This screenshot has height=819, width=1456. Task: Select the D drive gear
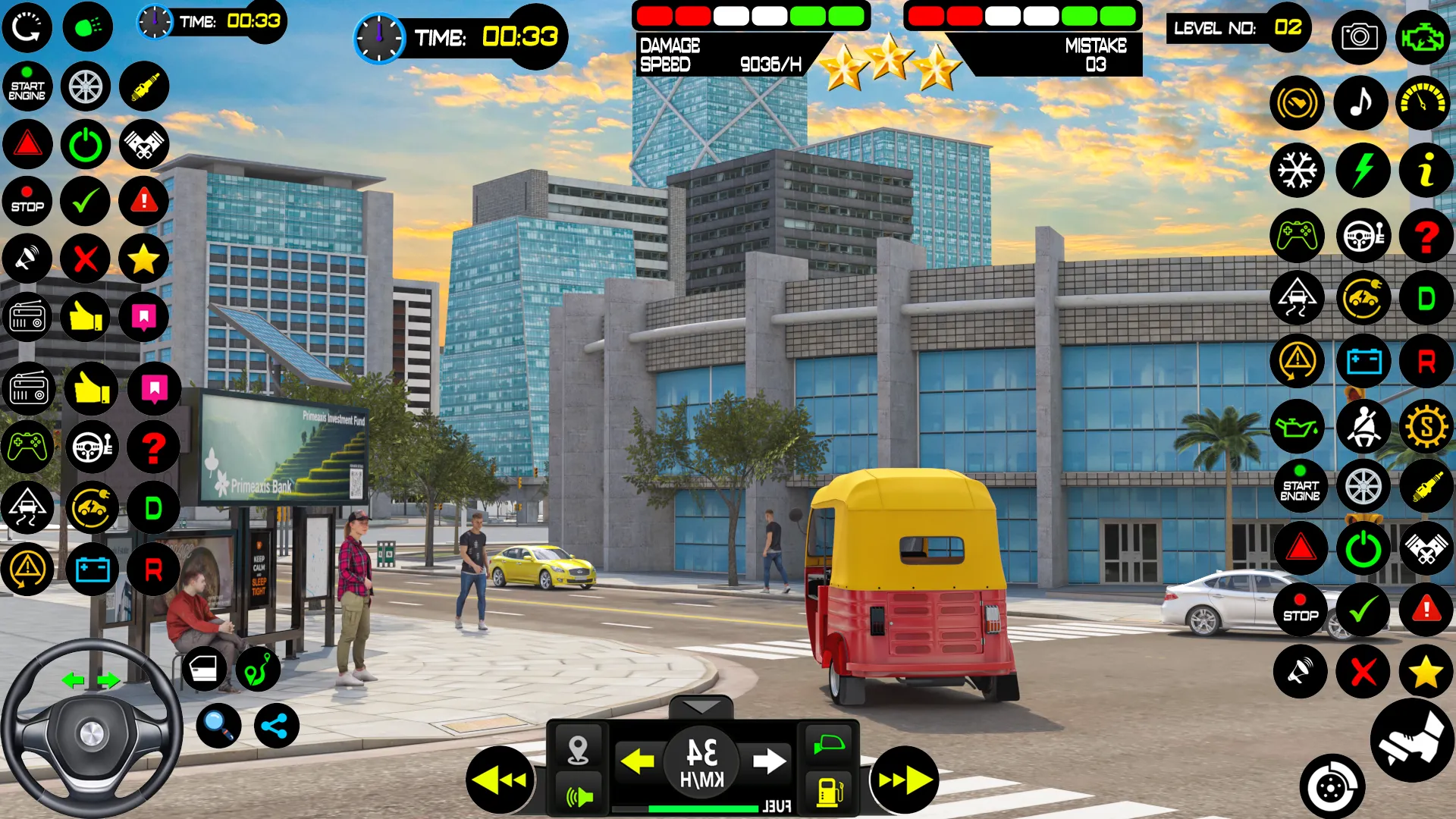click(x=1426, y=298)
